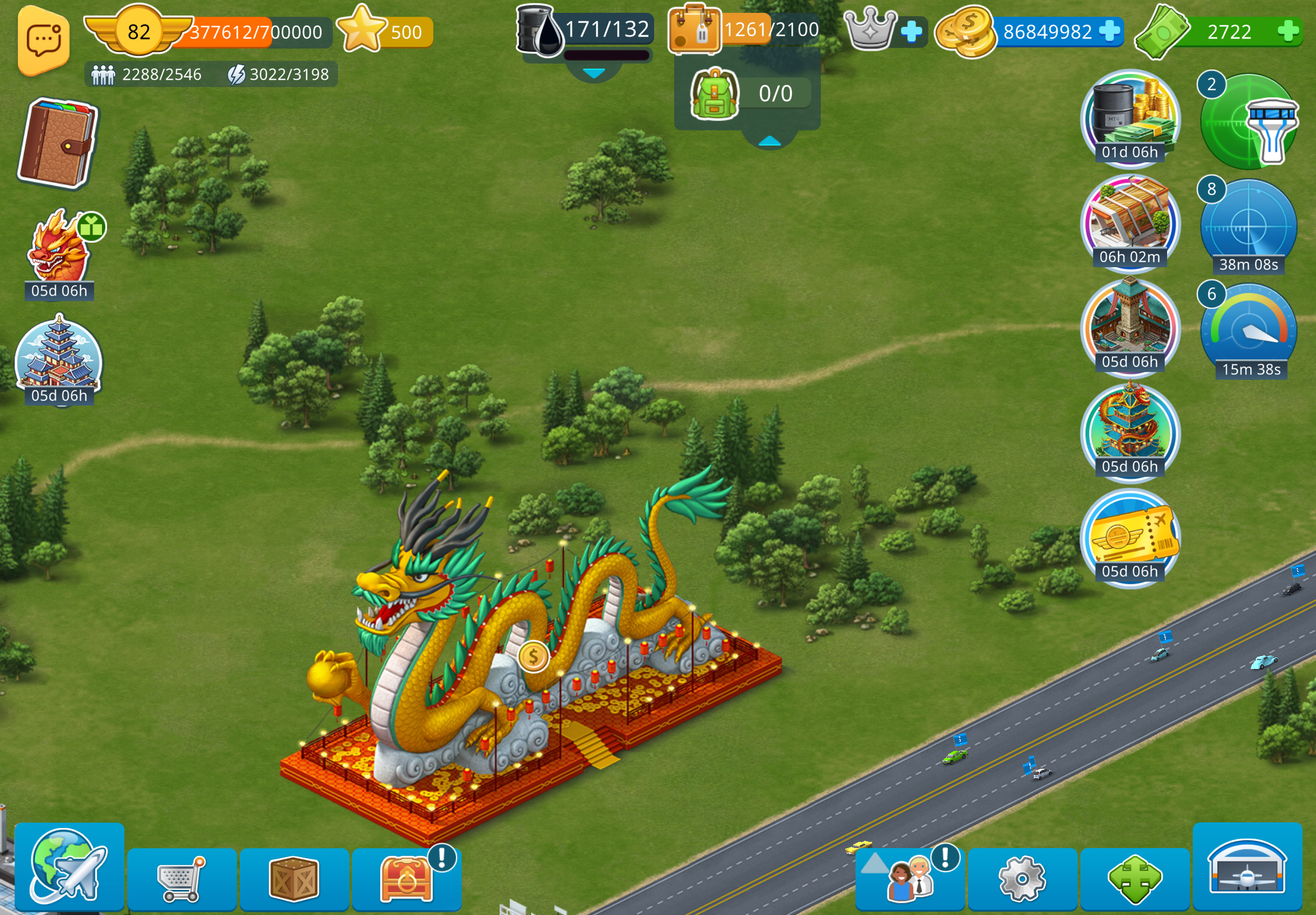Open the gear settings menu

(1022, 878)
